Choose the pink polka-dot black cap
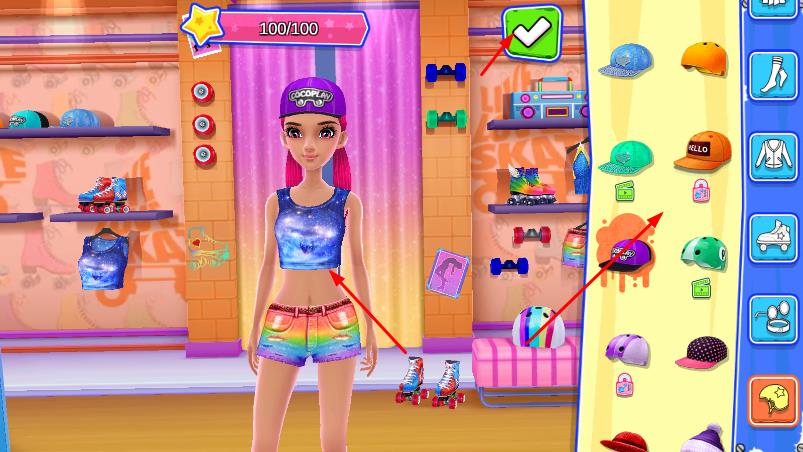 (702, 351)
